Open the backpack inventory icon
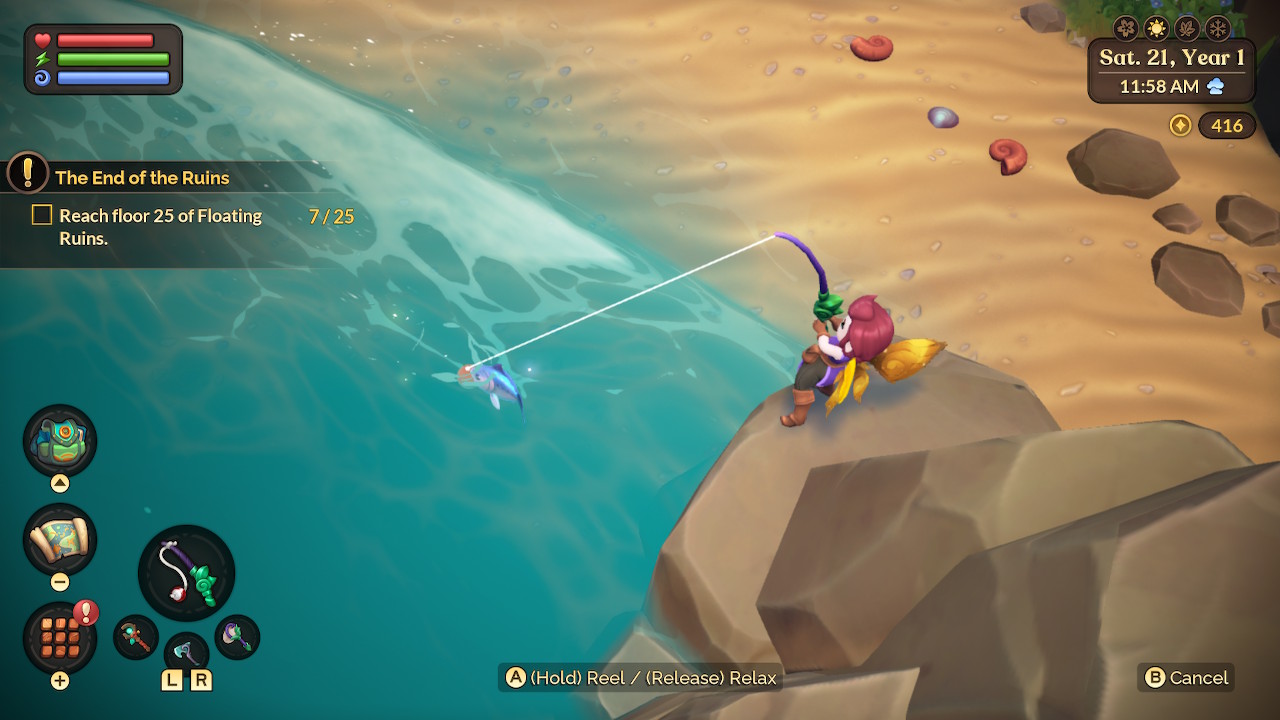The image size is (1280, 720). 60,440
